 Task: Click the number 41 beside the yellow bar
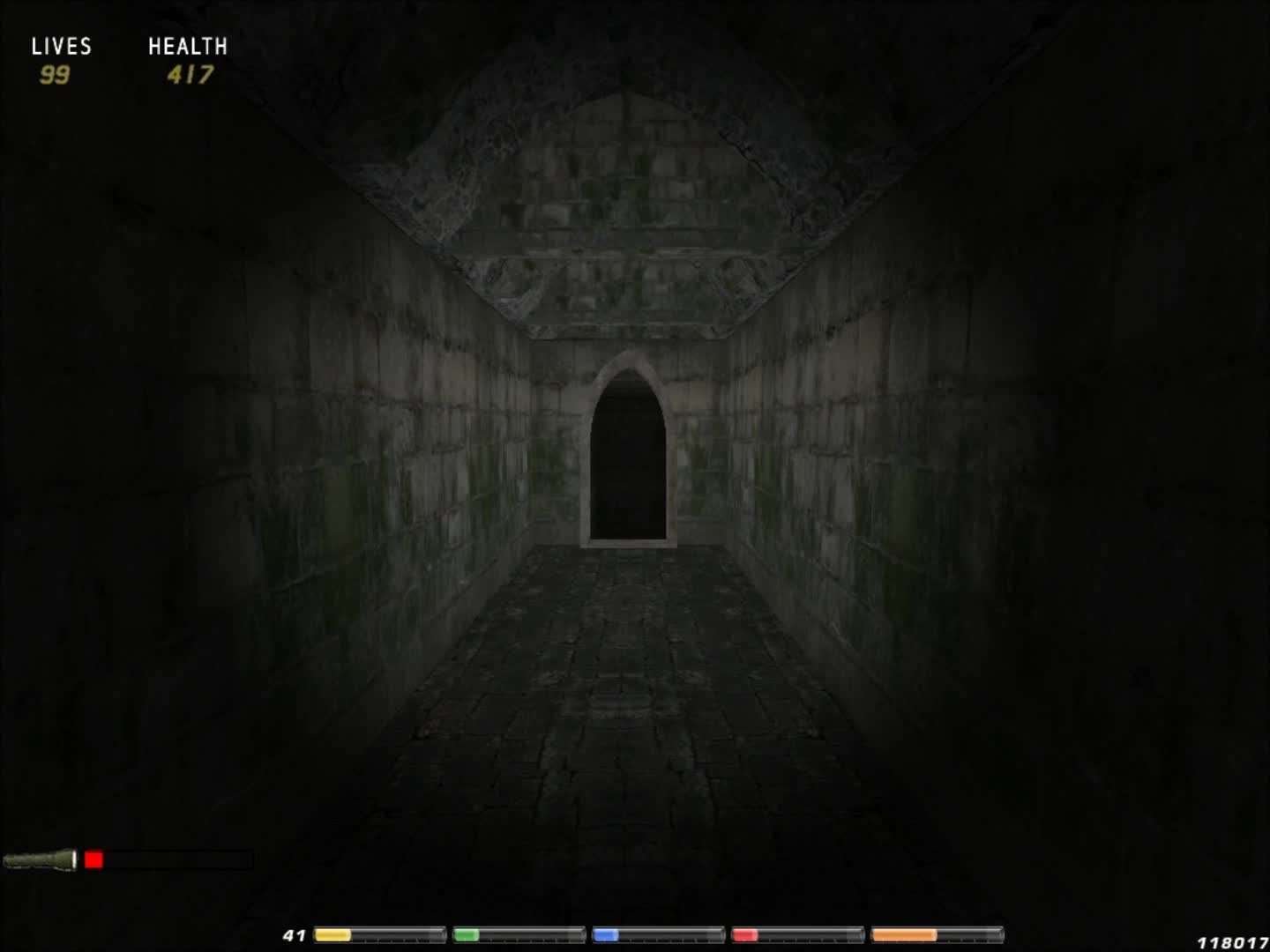coord(295,935)
